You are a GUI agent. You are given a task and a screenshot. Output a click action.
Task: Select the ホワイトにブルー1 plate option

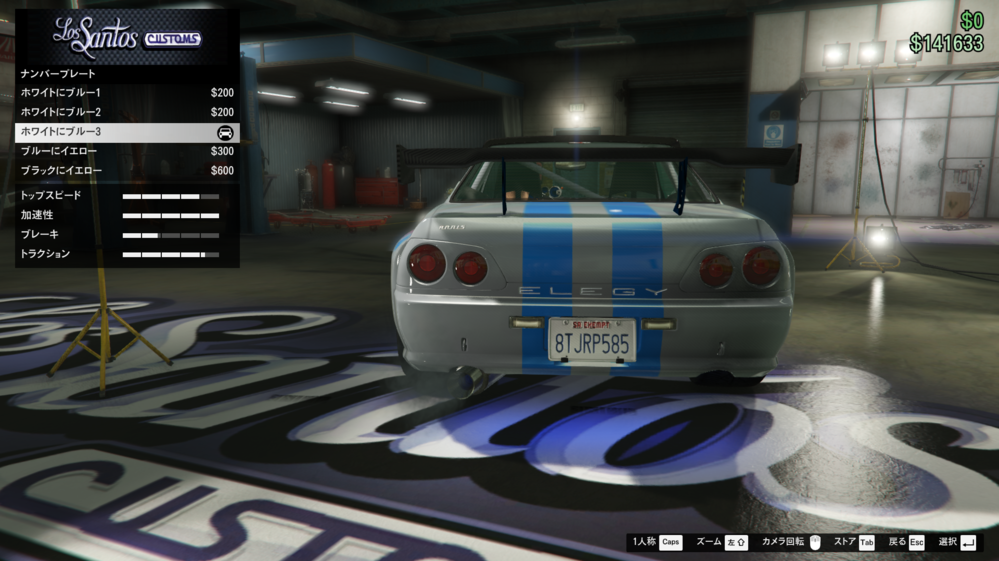pos(127,93)
